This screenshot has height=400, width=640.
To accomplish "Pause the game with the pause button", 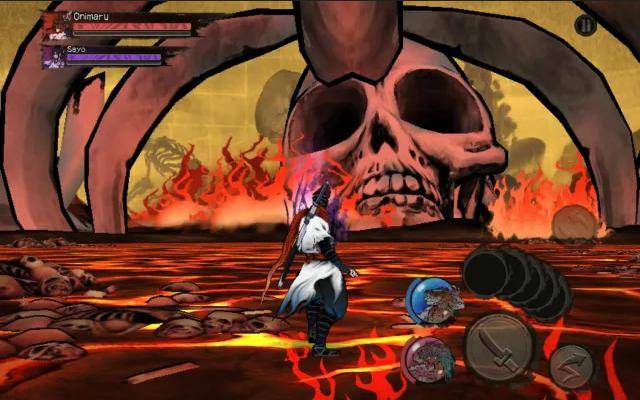I will (586, 25).
